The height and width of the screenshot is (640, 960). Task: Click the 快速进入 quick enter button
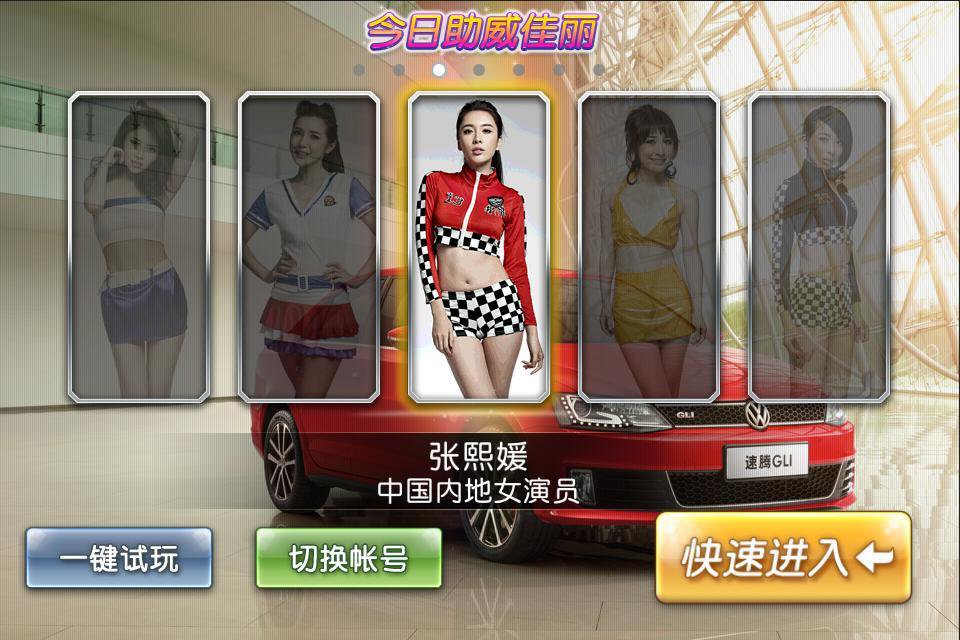click(x=784, y=558)
